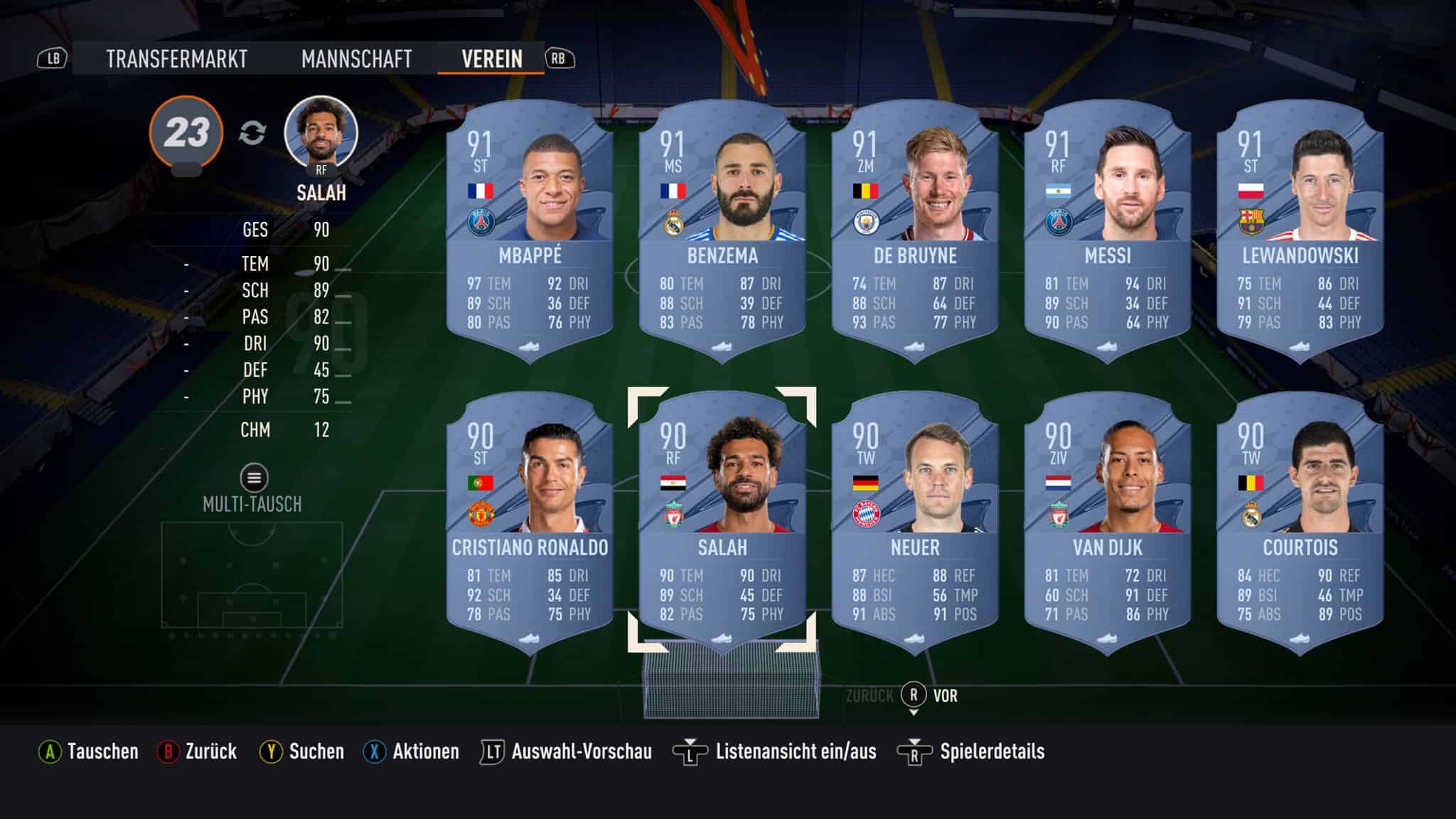The height and width of the screenshot is (819, 1456).
Task: Switch to the Transfermarkt tab
Action: point(176,60)
